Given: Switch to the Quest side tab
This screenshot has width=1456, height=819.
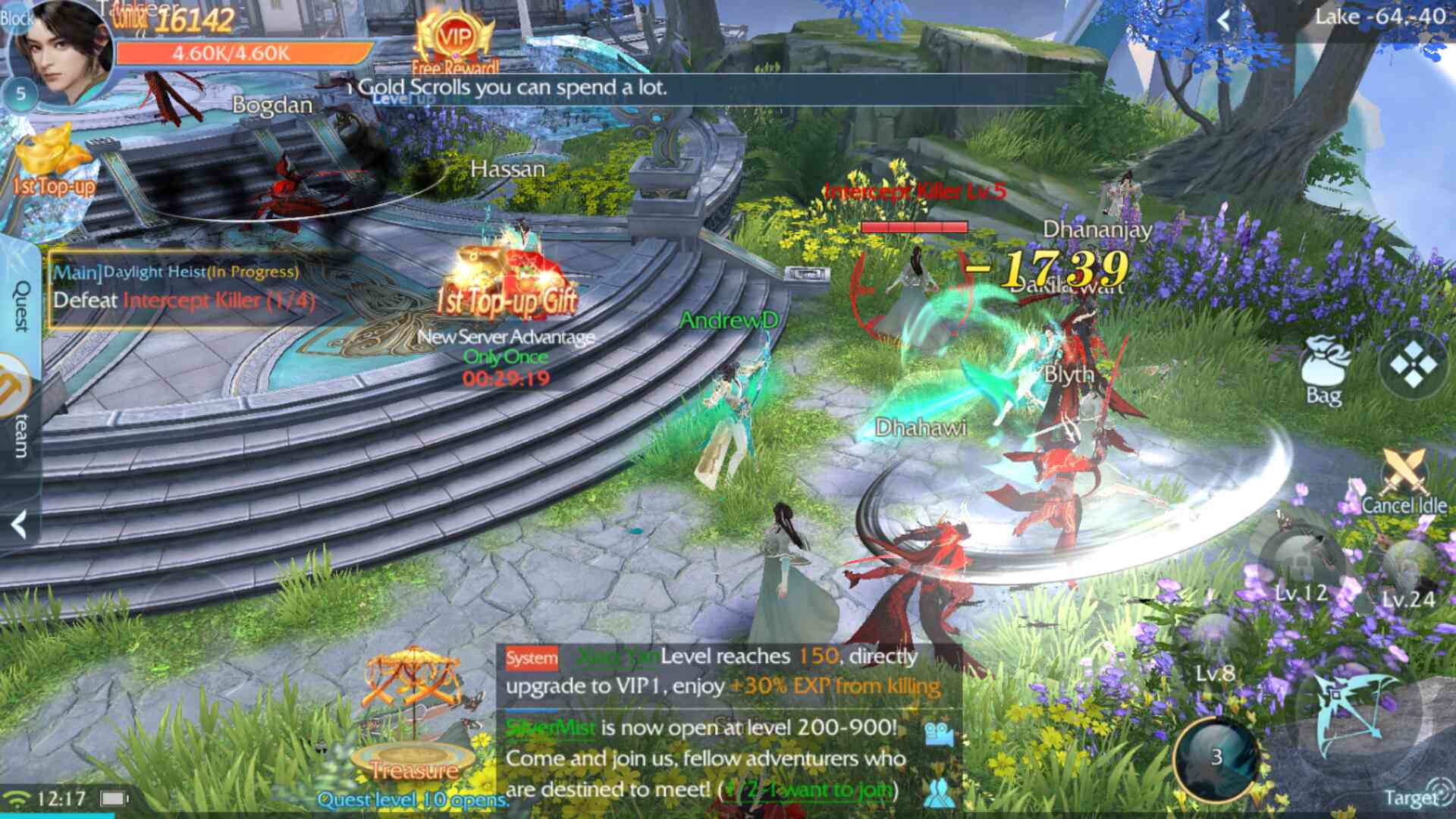Looking at the screenshot, I should pos(21,305).
